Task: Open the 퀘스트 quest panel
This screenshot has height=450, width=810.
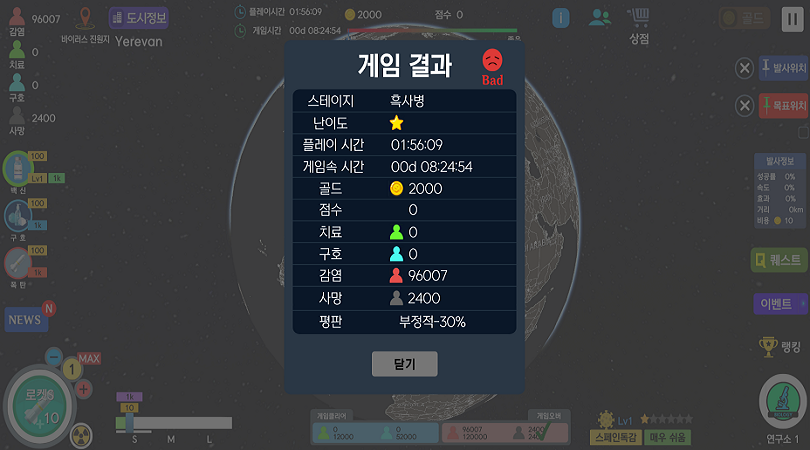Action: coord(779,261)
